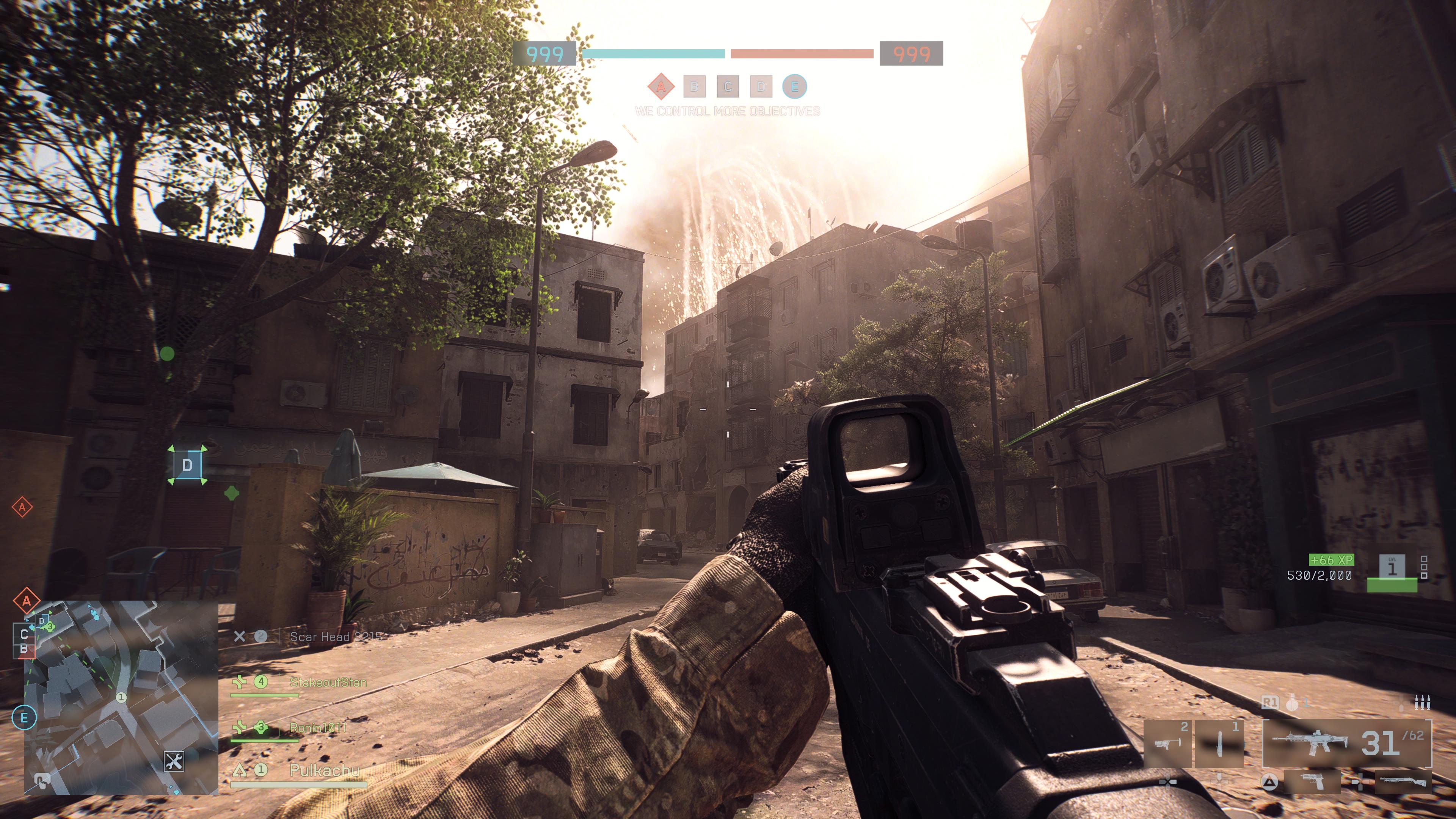The image size is (1456, 819).
Task: Select Pulkachu in the squad list
Action: tap(324, 770)
